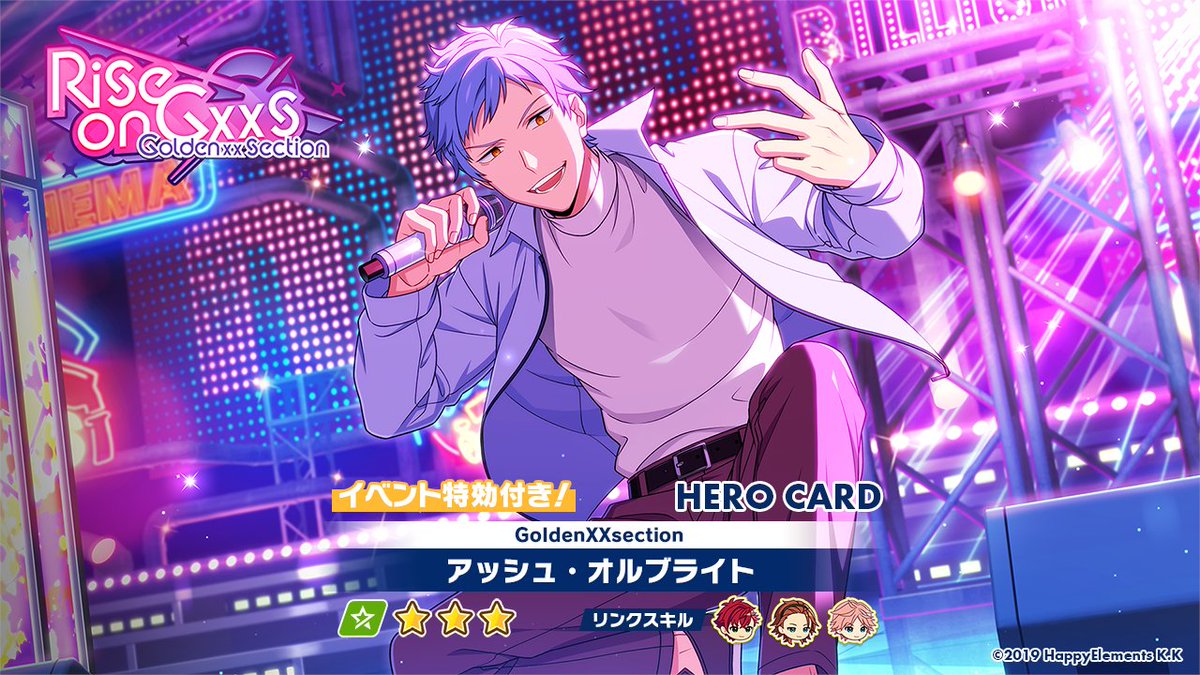Select the pink-haired link skill character icon
Screen dimensions: 1200x675
pos(846,621)
